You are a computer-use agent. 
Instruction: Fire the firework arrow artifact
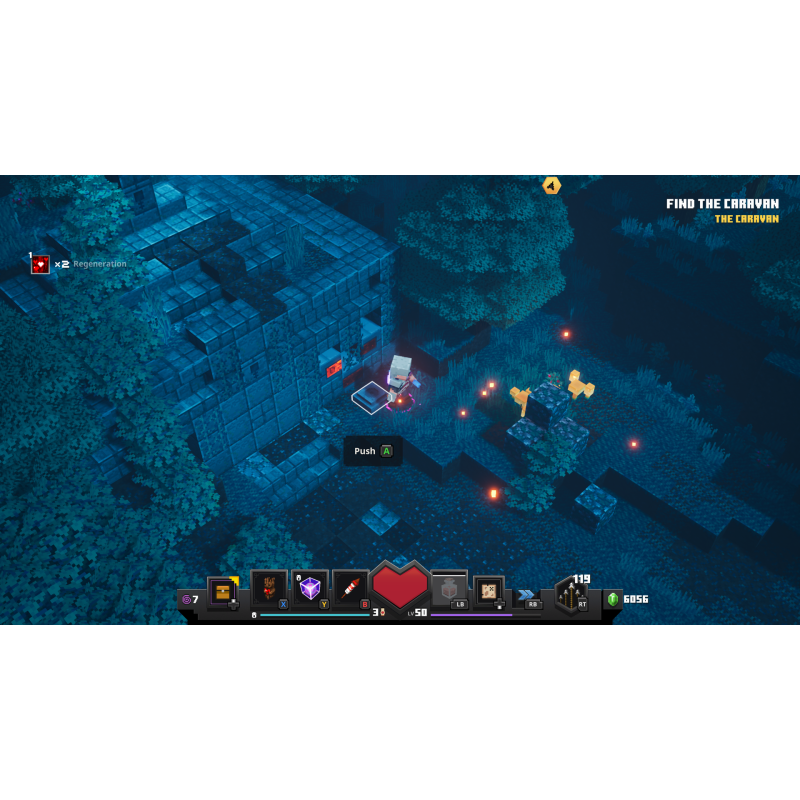(x=351, y=588)
